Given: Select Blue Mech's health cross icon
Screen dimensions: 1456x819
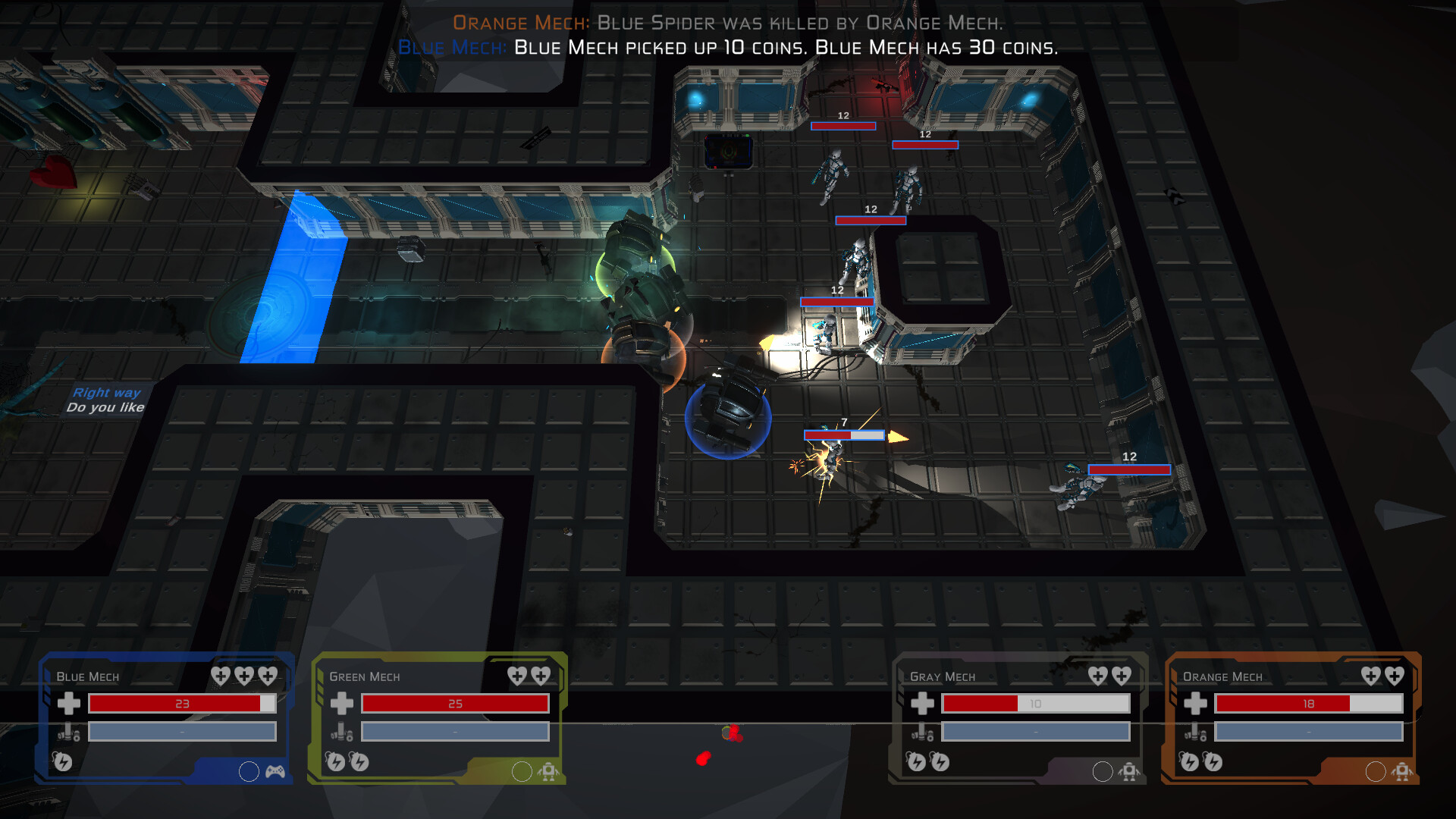Looking at the screenshot, I should point(70,704).
